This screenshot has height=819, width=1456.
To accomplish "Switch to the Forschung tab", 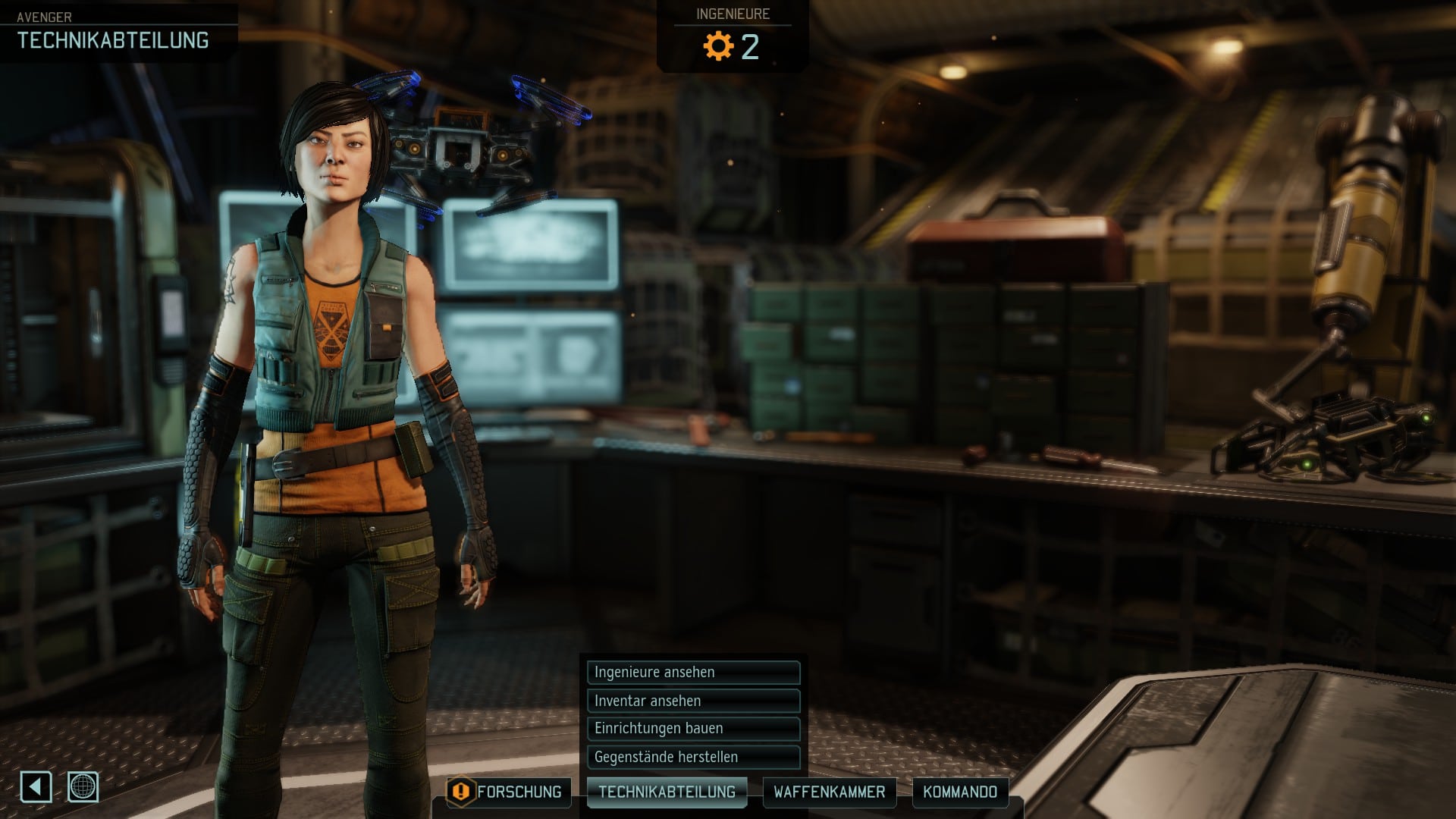I will [509, 792].
